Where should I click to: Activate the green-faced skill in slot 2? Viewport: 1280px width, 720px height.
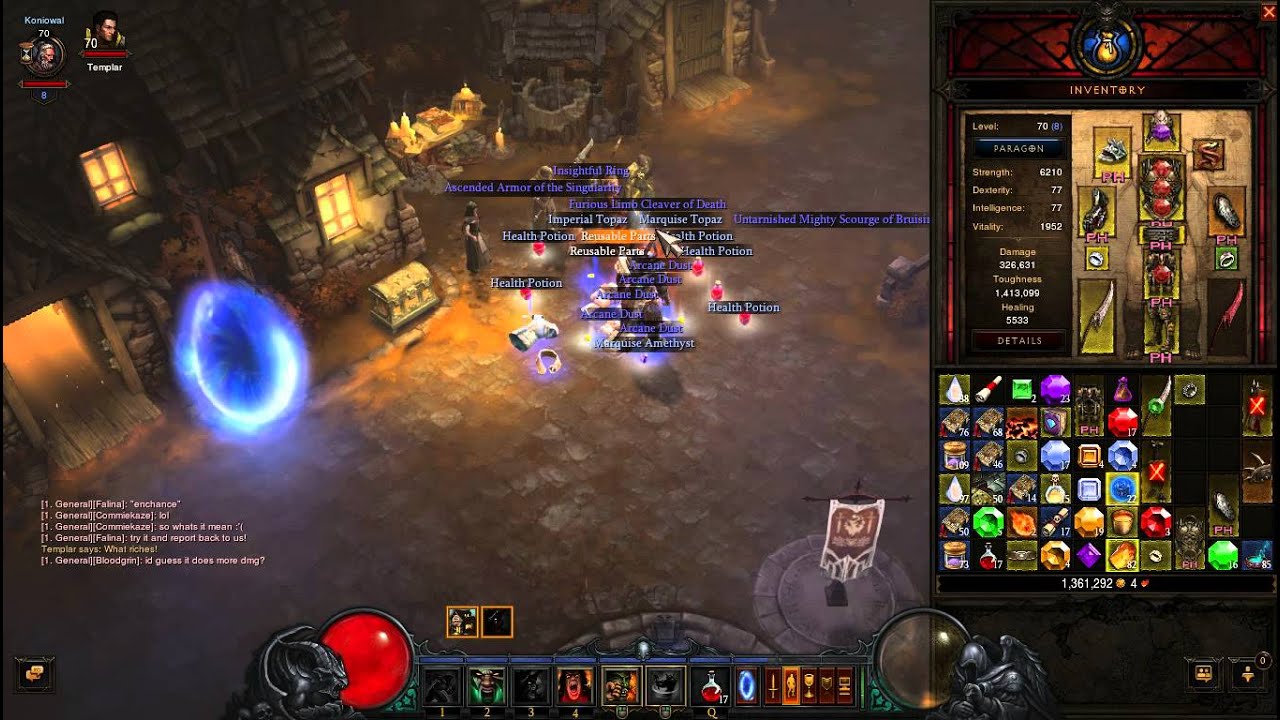[487, 686]
